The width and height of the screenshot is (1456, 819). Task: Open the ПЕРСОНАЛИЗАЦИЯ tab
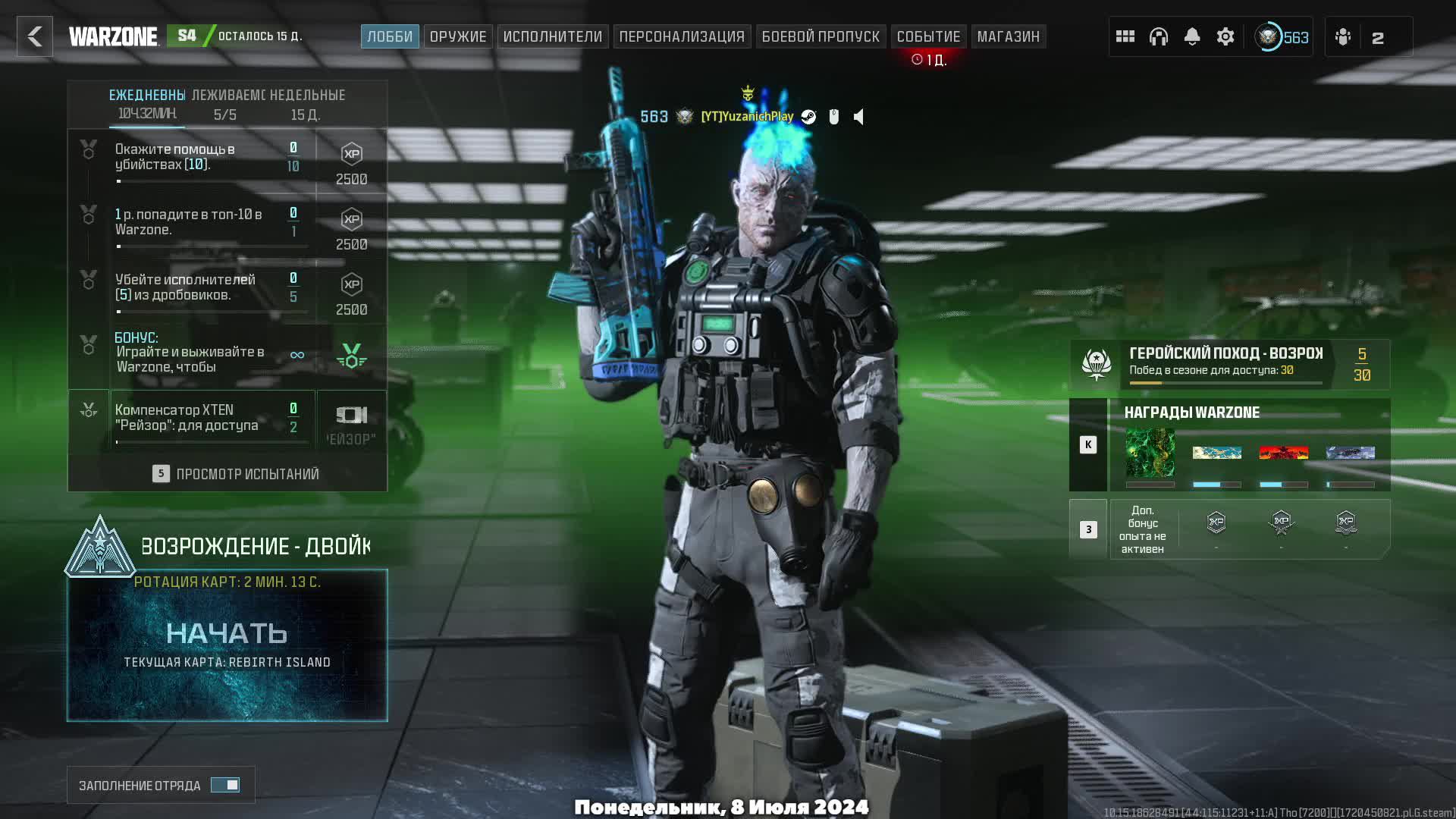(682, 36)
